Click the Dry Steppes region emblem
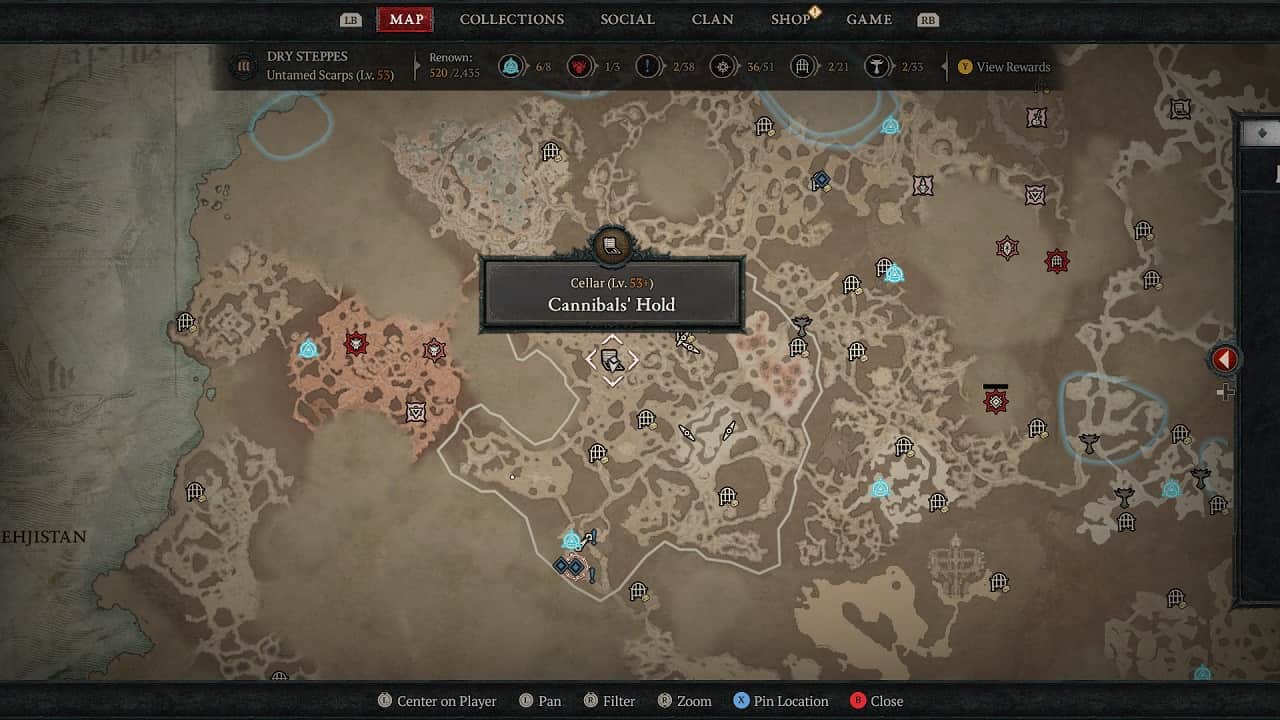Screen dimensions: 1280x720 (x=243, y=67)
